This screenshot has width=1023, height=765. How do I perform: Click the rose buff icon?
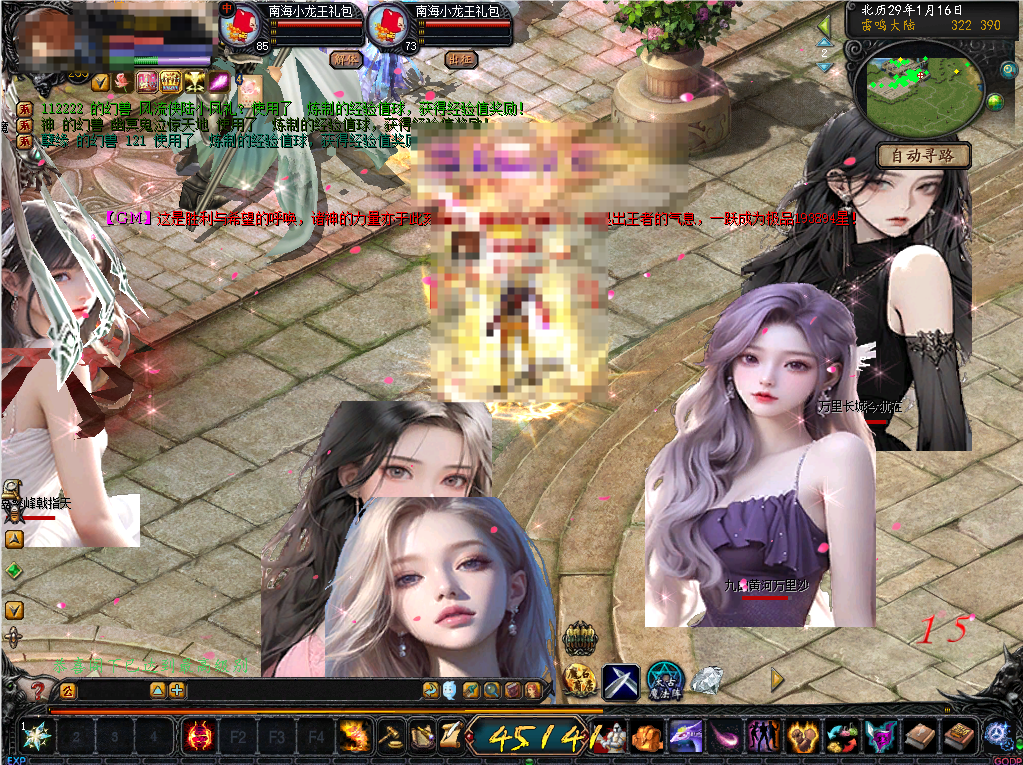pos(122,81)
